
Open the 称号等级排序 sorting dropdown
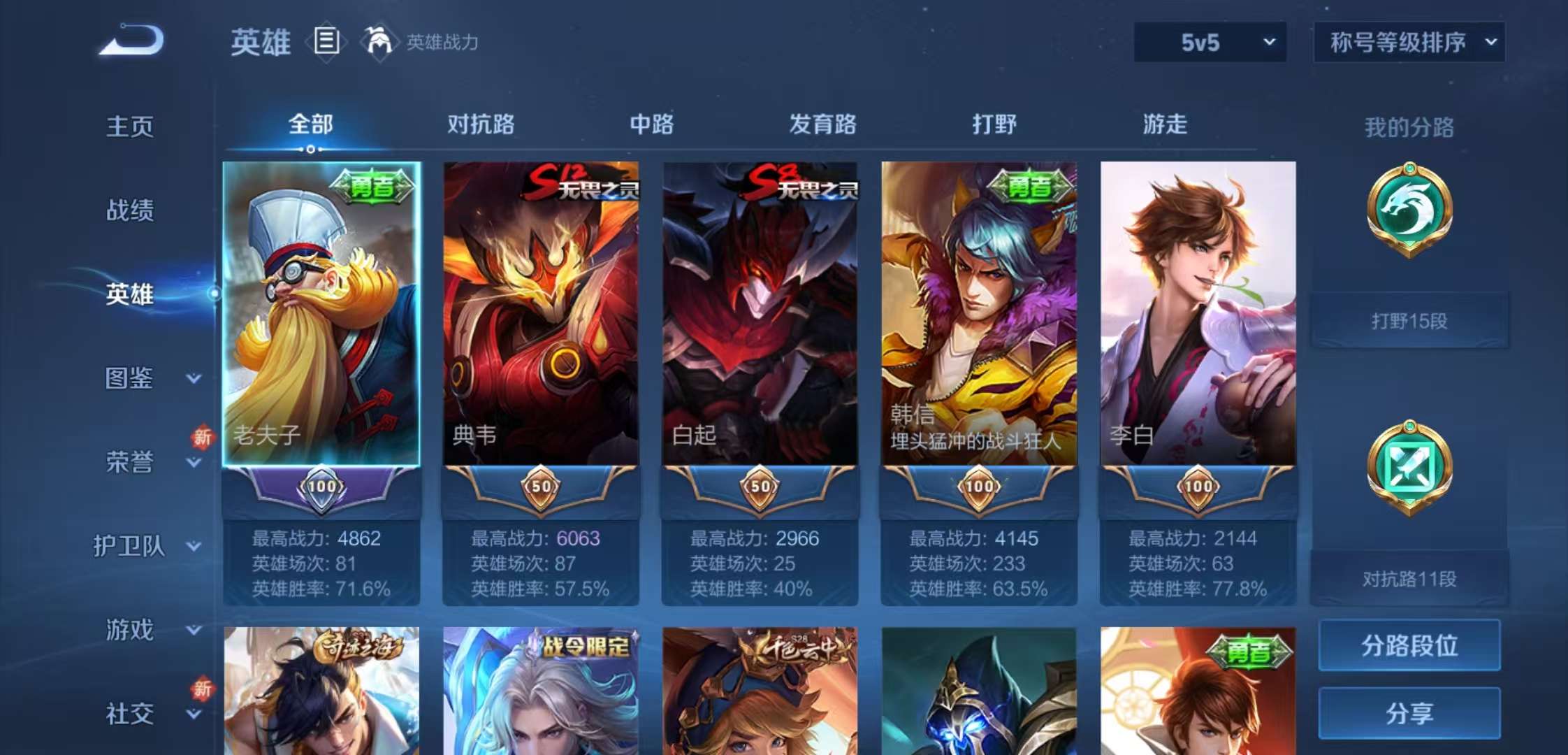pyautogui.click(x=1408, y=42)
